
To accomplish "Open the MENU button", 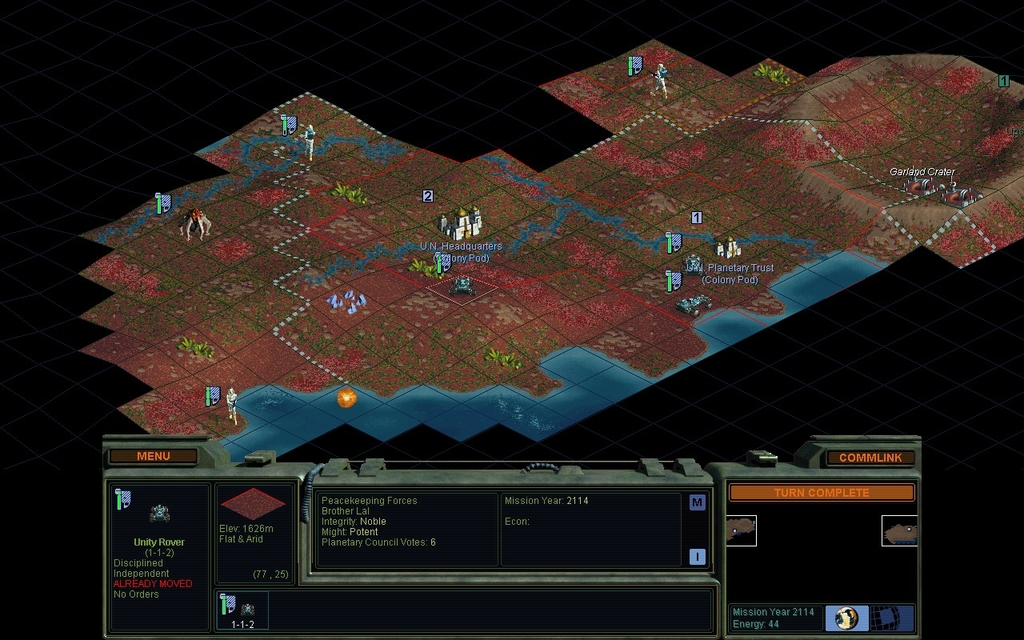I will [x=153, y=456].
